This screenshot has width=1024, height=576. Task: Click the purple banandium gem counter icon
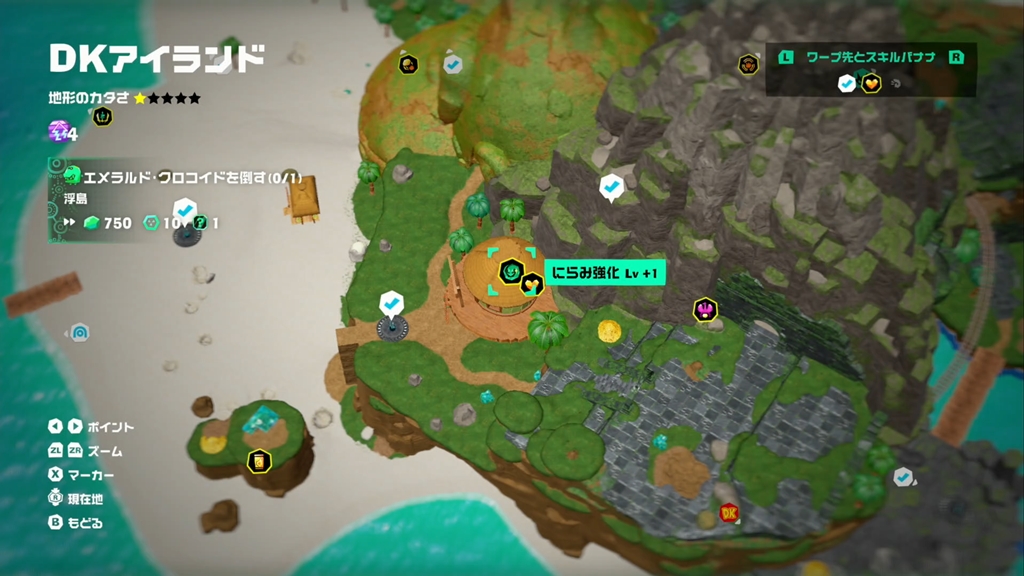(x=58, y=131)
